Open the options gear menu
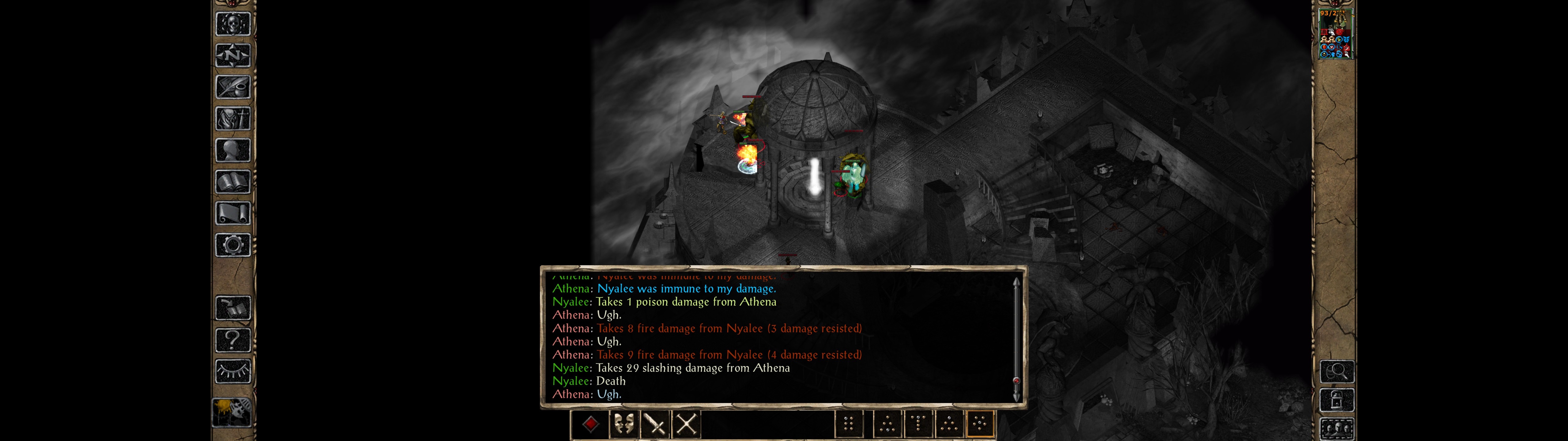Screen dimensions: 1568x441 coord(232,246)
